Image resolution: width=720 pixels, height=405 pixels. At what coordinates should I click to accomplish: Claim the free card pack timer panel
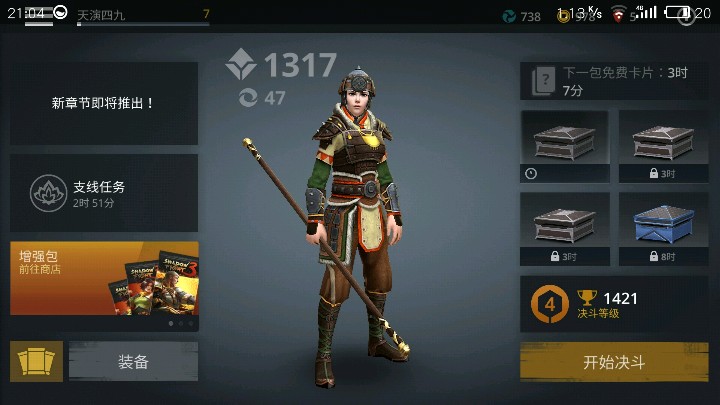pos(614,81)
